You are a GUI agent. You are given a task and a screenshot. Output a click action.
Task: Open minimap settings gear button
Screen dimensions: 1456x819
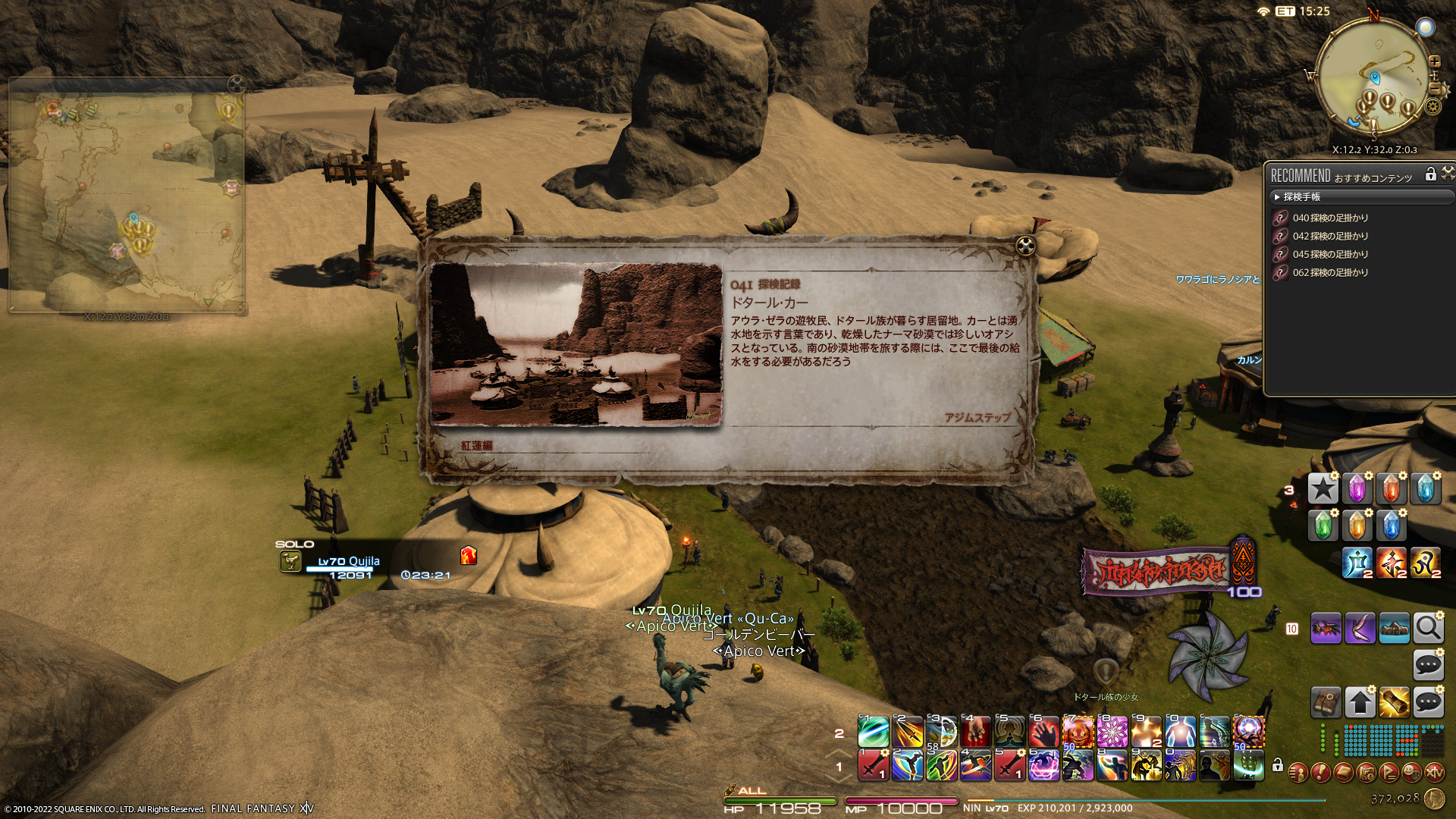(1432, 106)
